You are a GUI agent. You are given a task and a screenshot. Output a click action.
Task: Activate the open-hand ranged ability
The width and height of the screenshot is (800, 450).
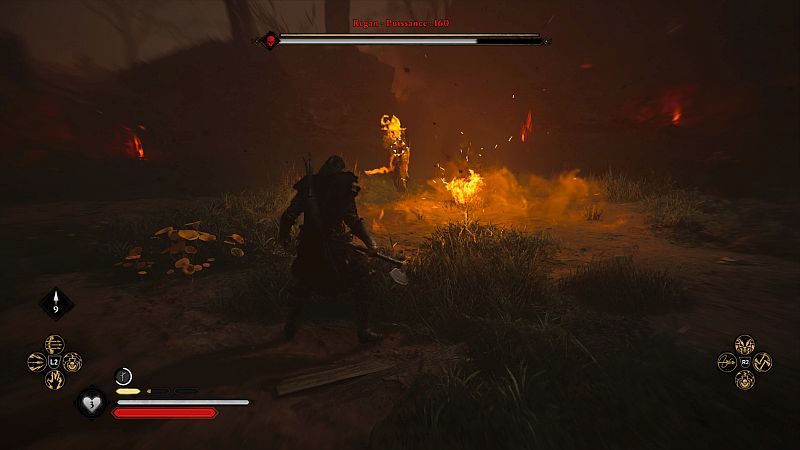[x=55, y=379]
